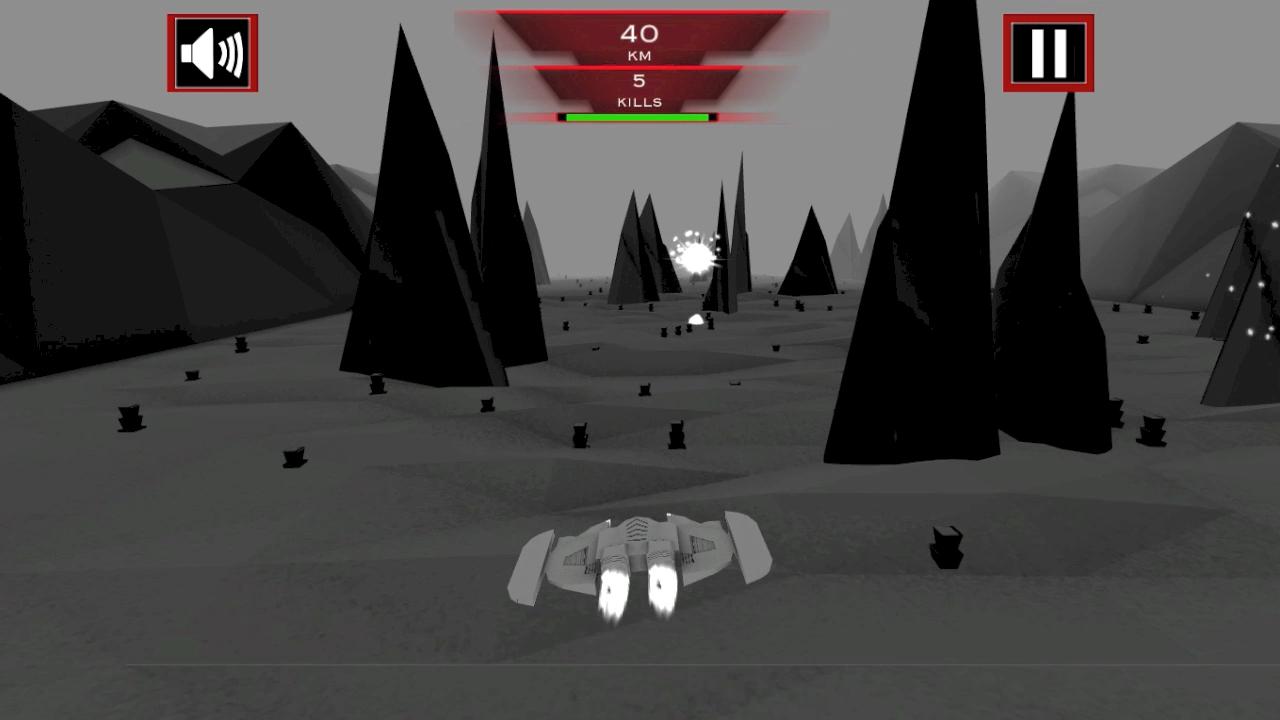This screenshot has height=720, width=1280.
Task: Select the 5 KILLS counter
Action: coord(640,90)
